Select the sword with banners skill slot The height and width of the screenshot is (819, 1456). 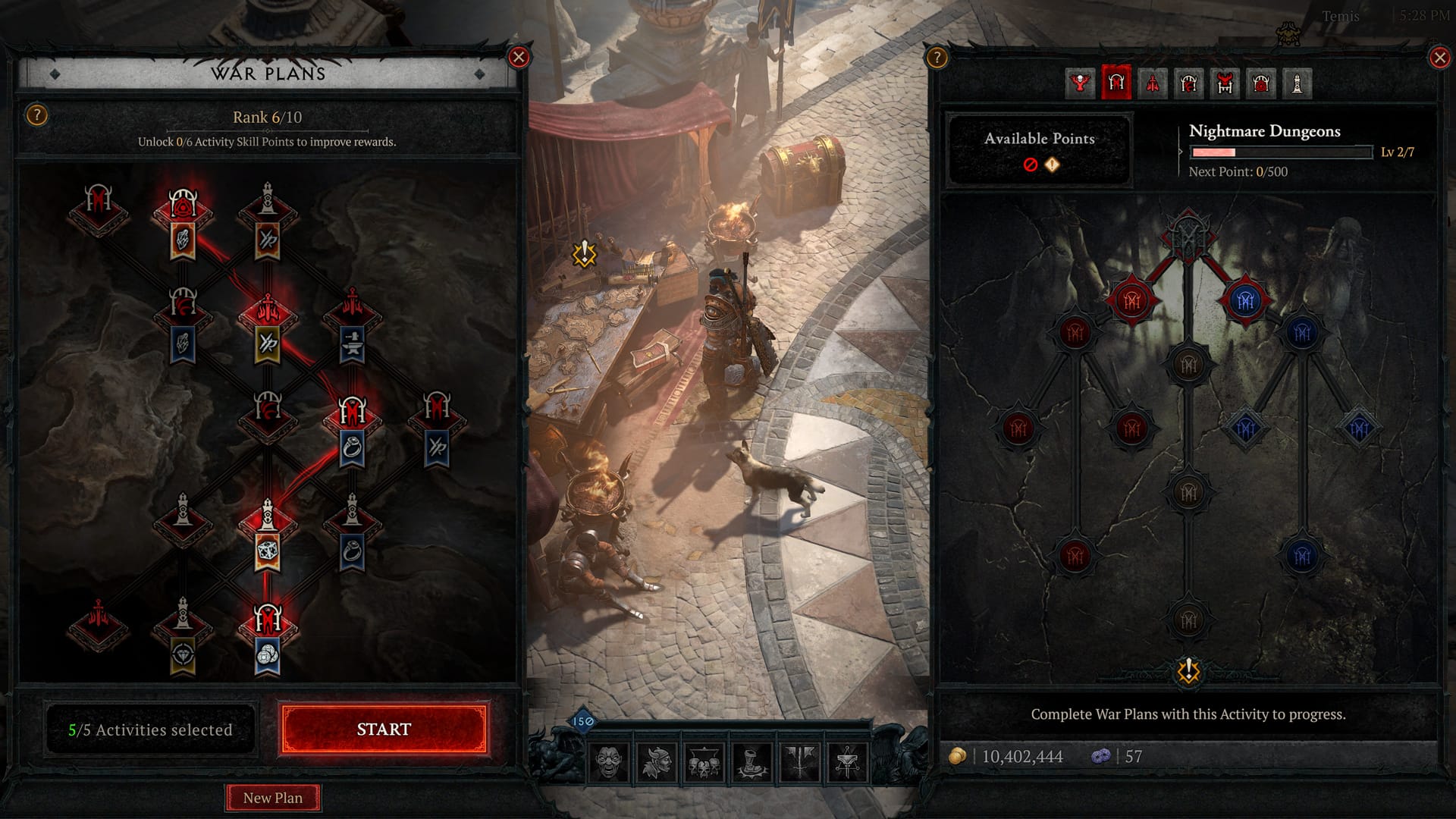tap(799, 761)
